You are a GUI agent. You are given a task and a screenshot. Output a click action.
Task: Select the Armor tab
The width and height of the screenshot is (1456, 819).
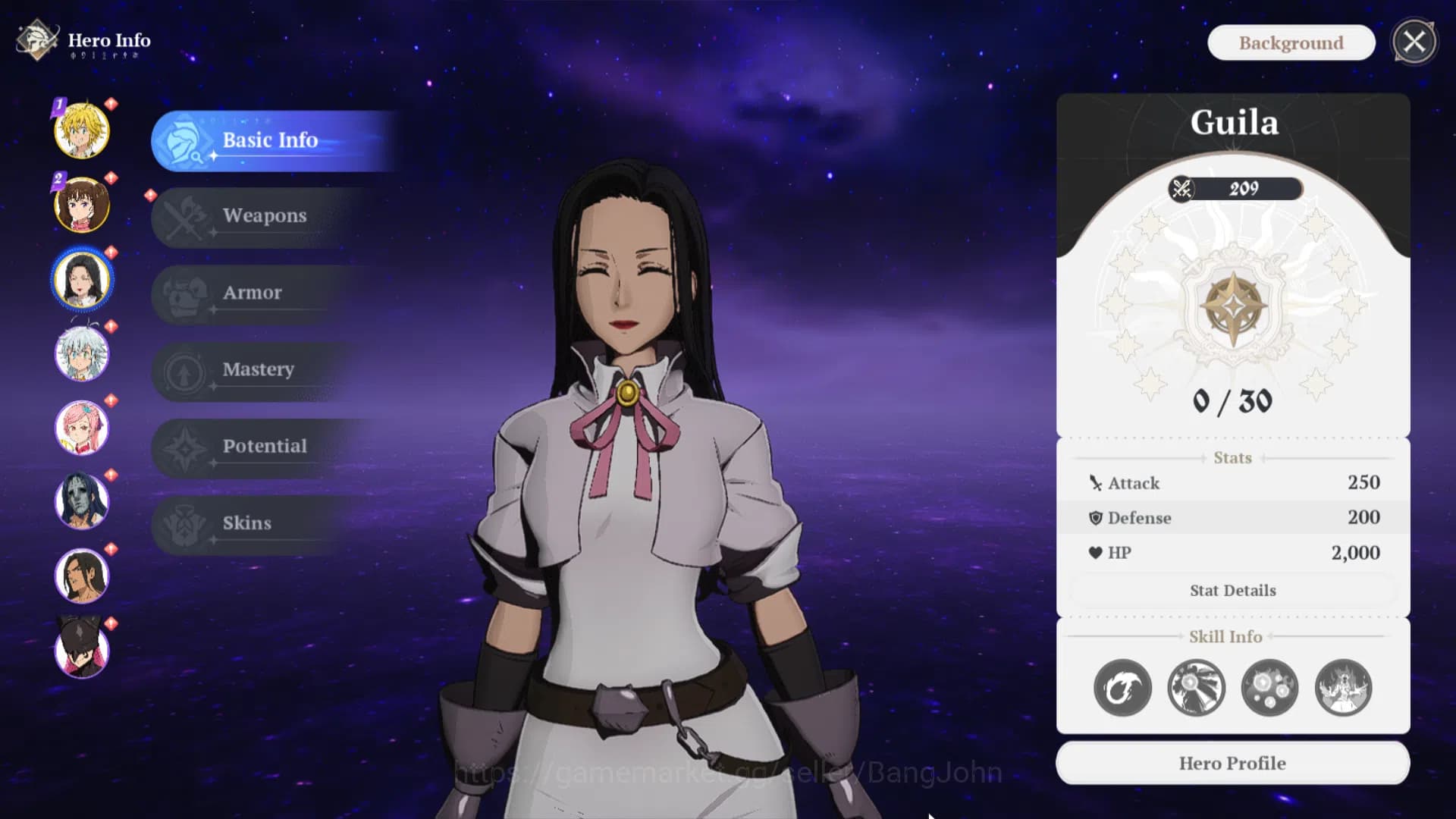click(252, 293)
